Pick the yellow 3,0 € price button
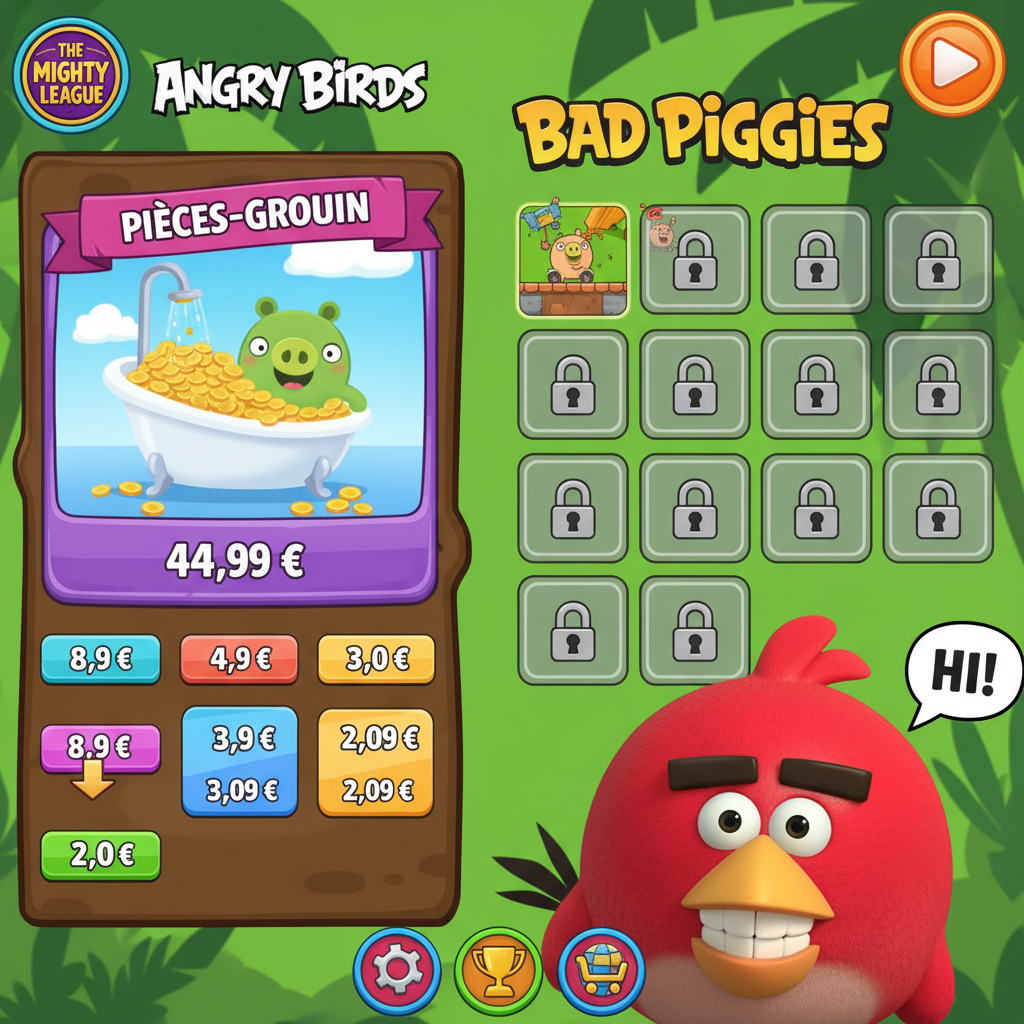Screen dimensions: 1024x1024 (376, 659)
